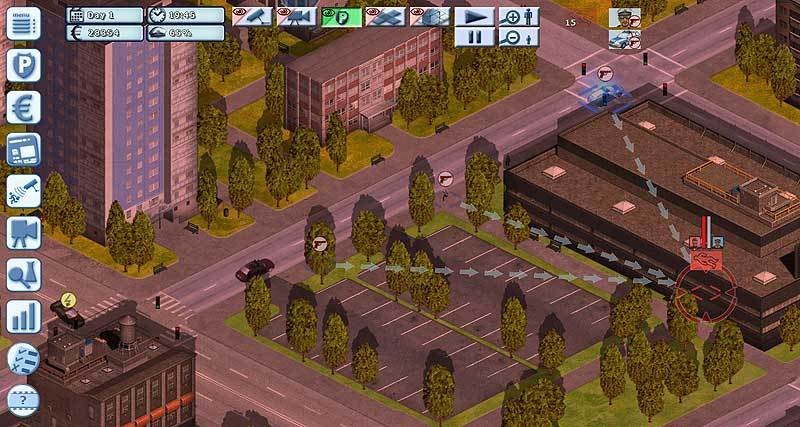Toggle the buildings overlay visibility
800x427 pixels.
pyautogui.click(x=428, y=16)
